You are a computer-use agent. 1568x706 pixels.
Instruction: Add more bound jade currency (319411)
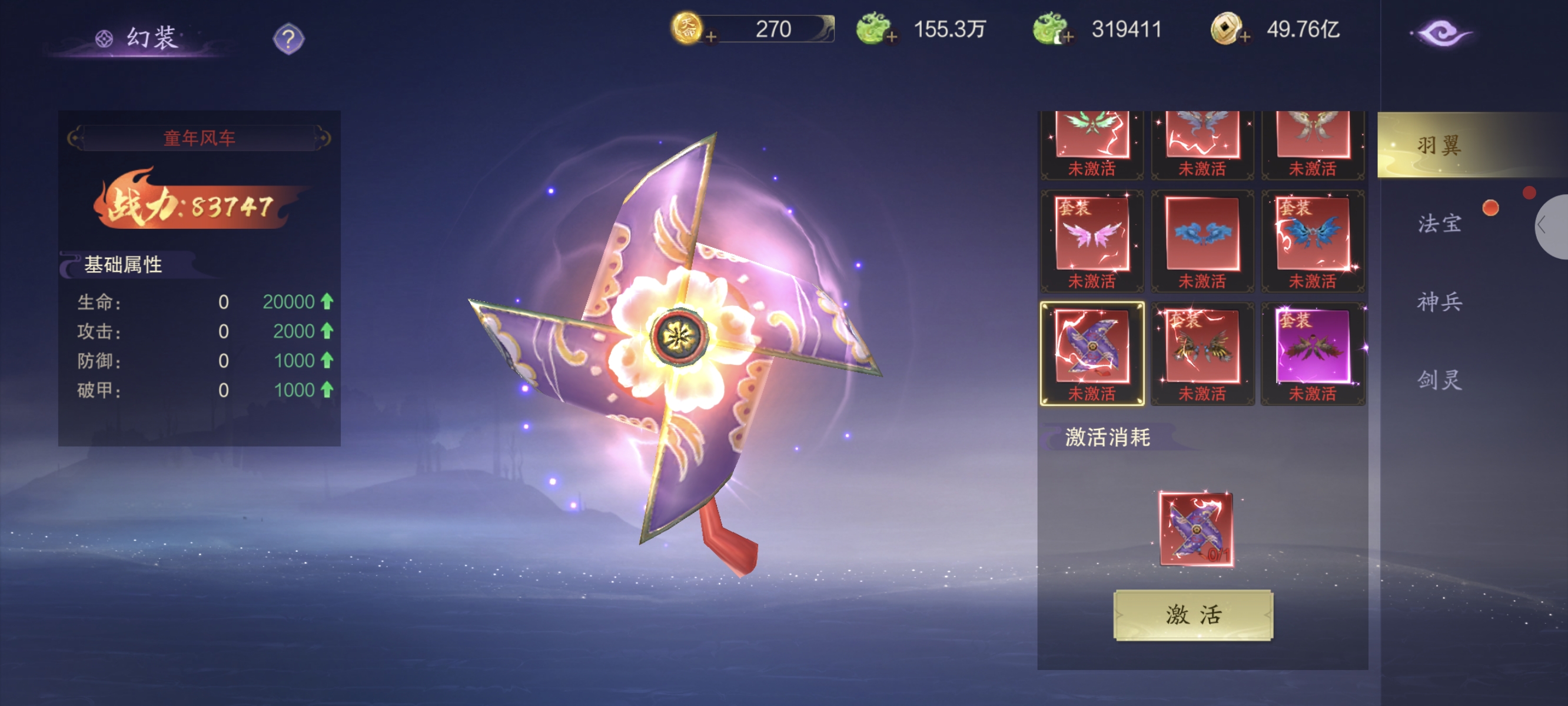pos(1068,38)
